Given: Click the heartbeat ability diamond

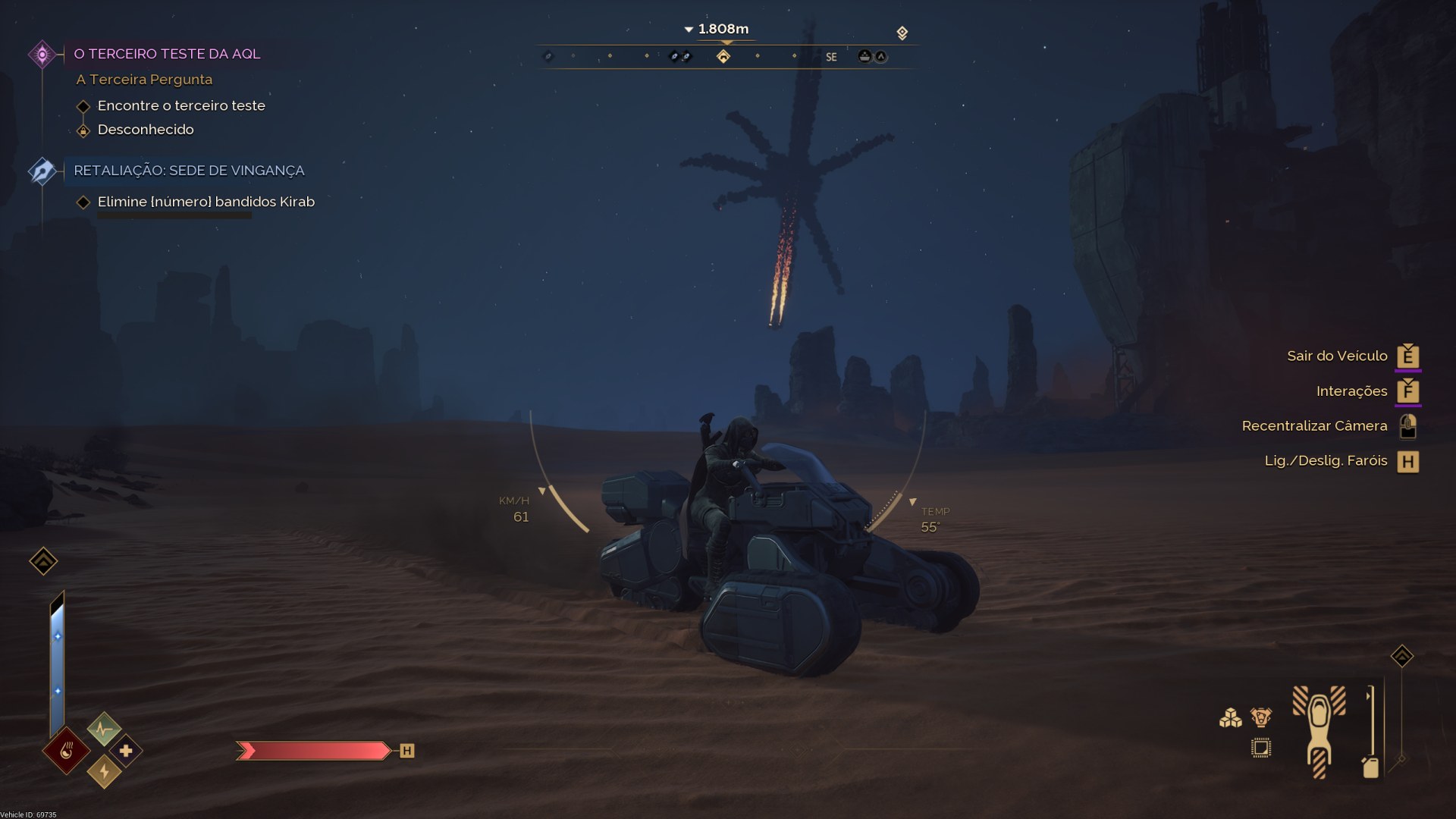Looking at the screenshot, I should pyautogui.click(x=104, y=730).
